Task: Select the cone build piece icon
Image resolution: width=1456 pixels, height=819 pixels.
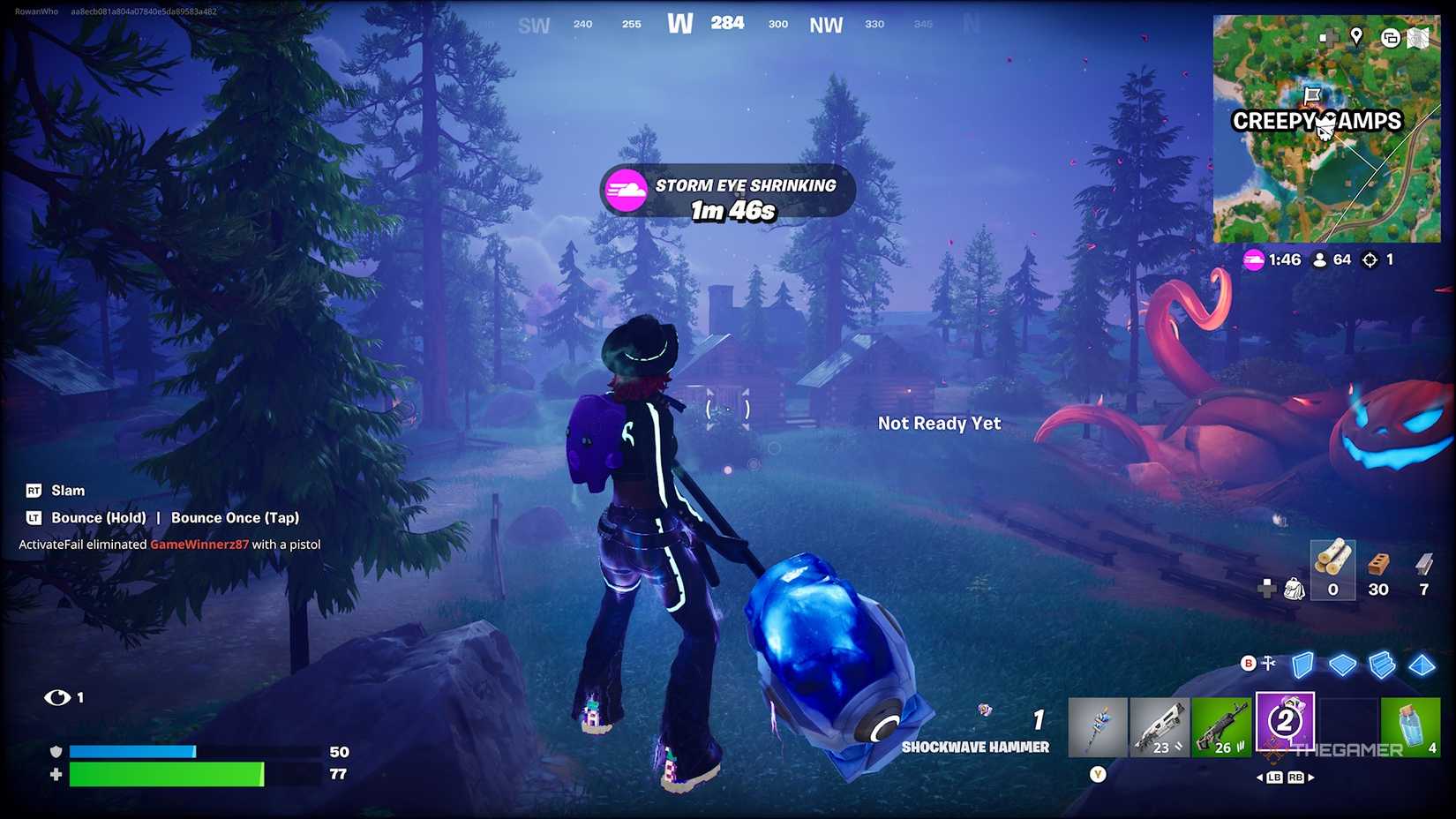Action: 1421,665
